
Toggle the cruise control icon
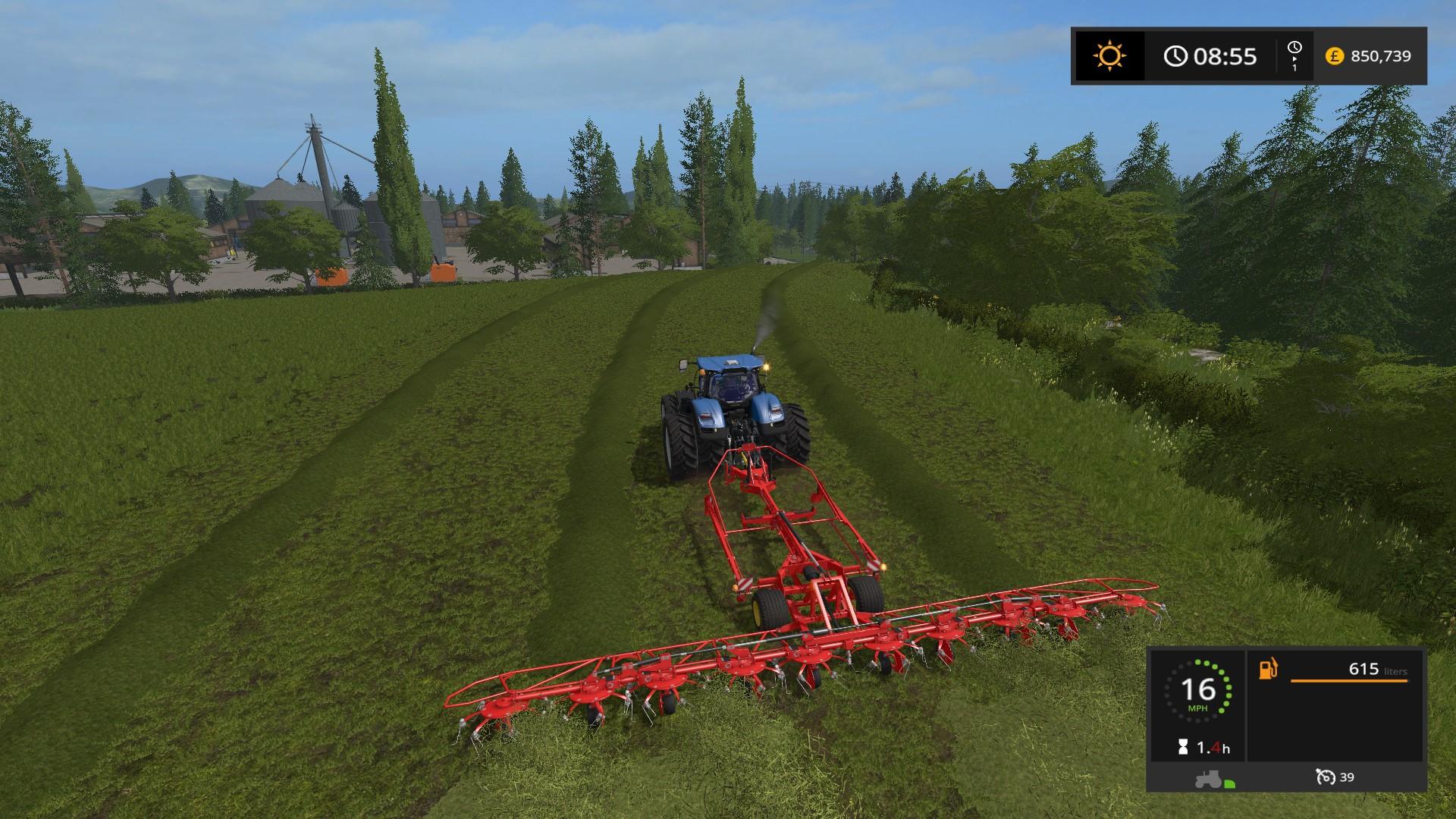click(x=1325, y=777)
